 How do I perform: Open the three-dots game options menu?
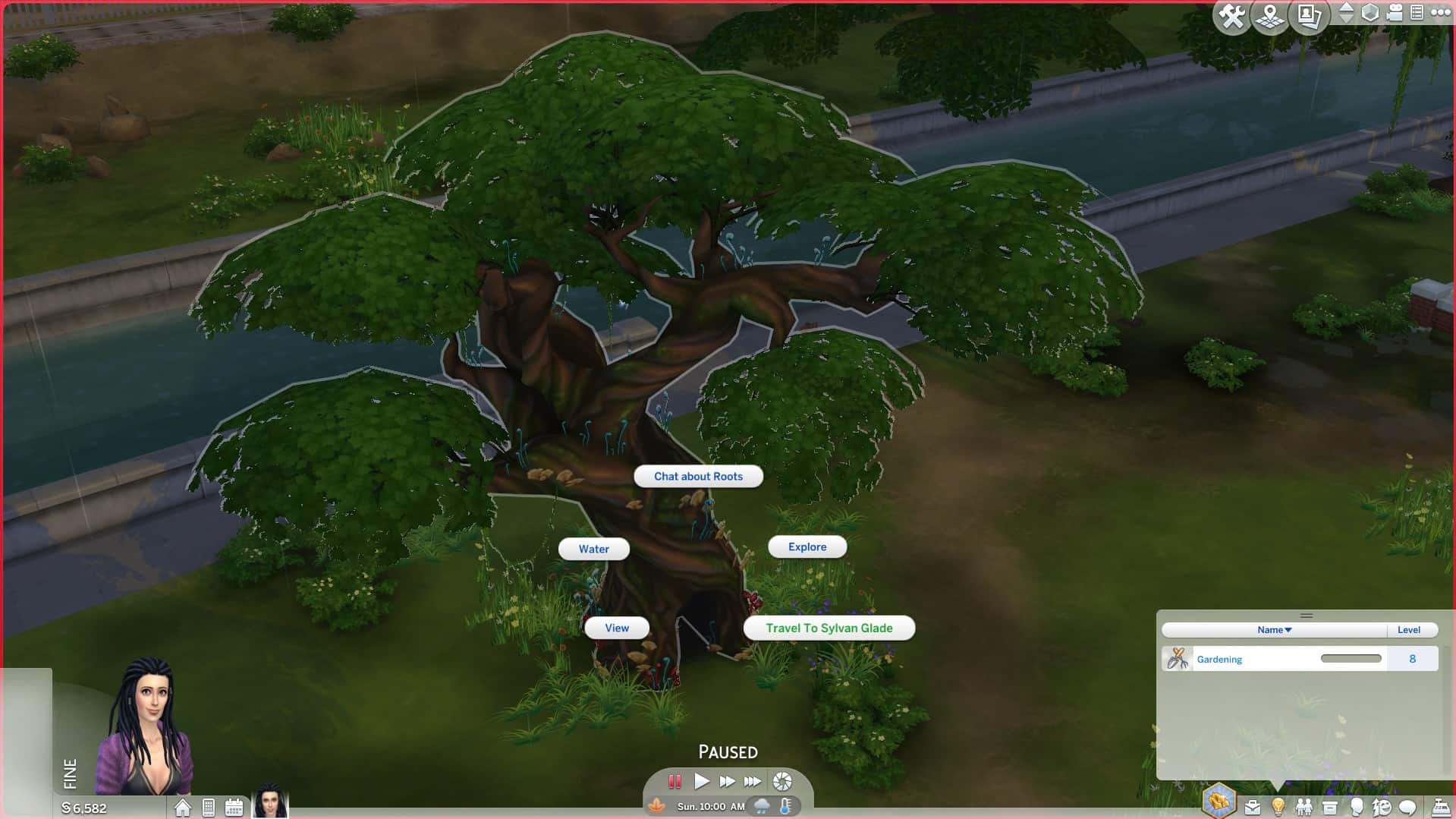coord(1440,13)
